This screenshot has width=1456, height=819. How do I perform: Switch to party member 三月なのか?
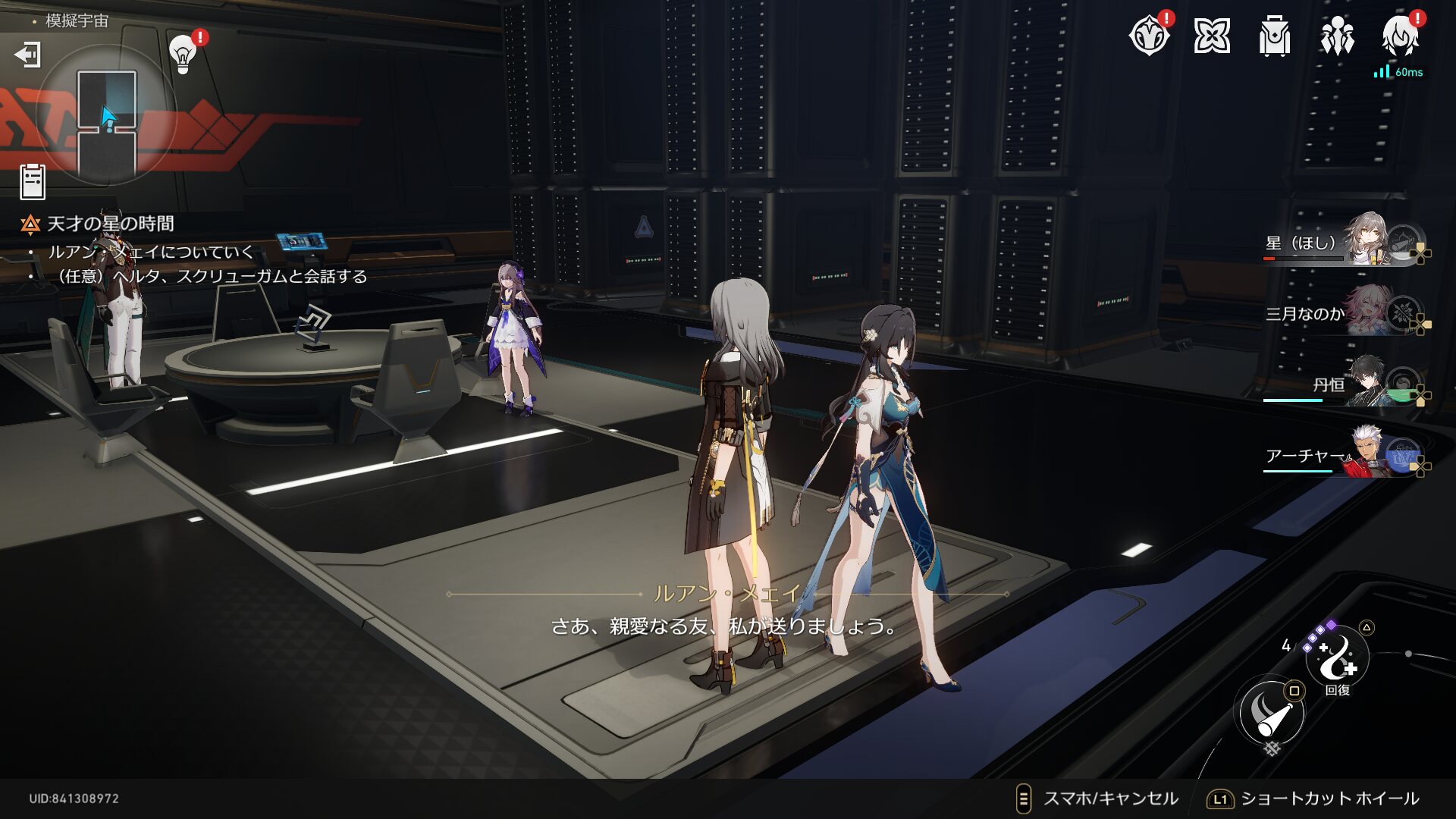(1342, 312)
